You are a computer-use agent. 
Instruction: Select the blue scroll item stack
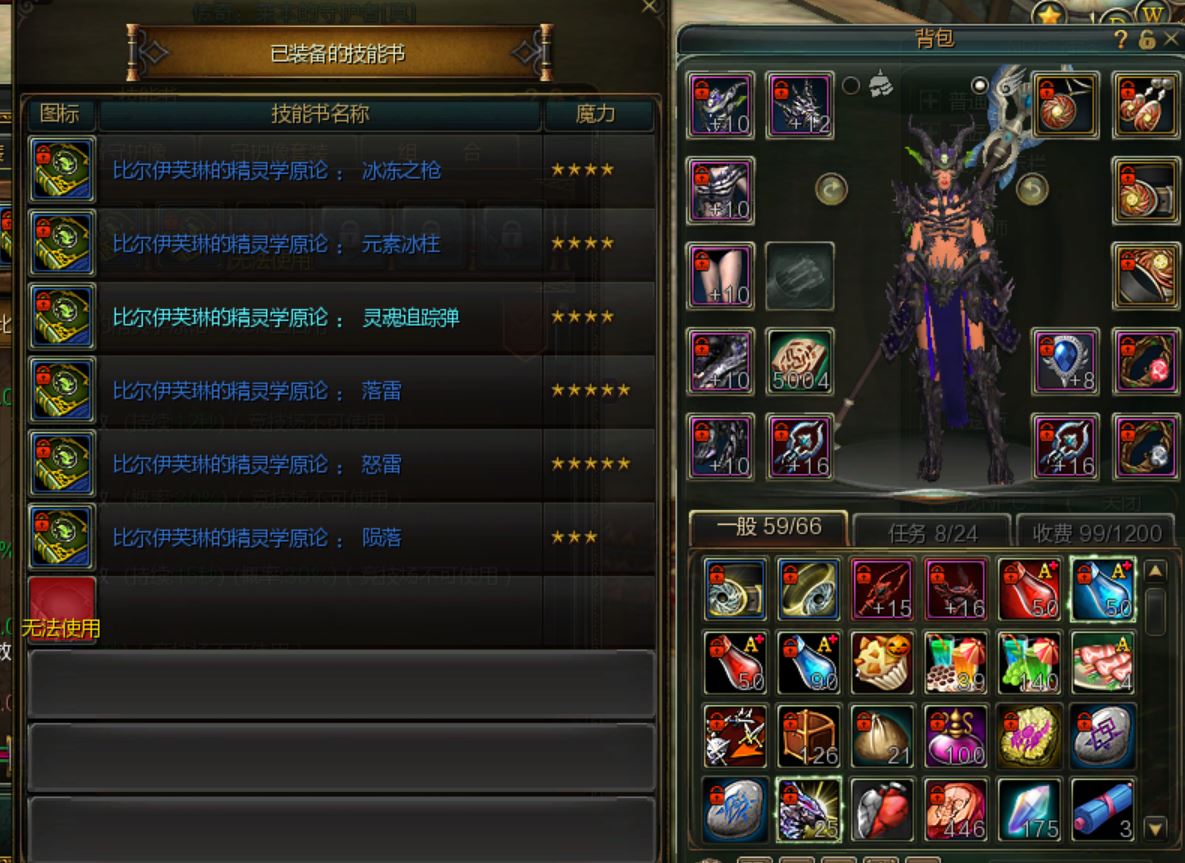[x=1102, y=810]
